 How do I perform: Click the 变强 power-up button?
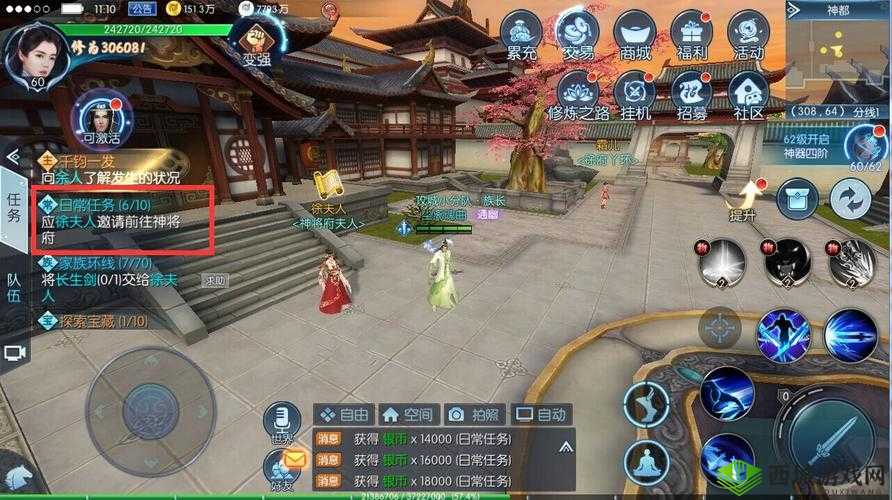(256, 40)
